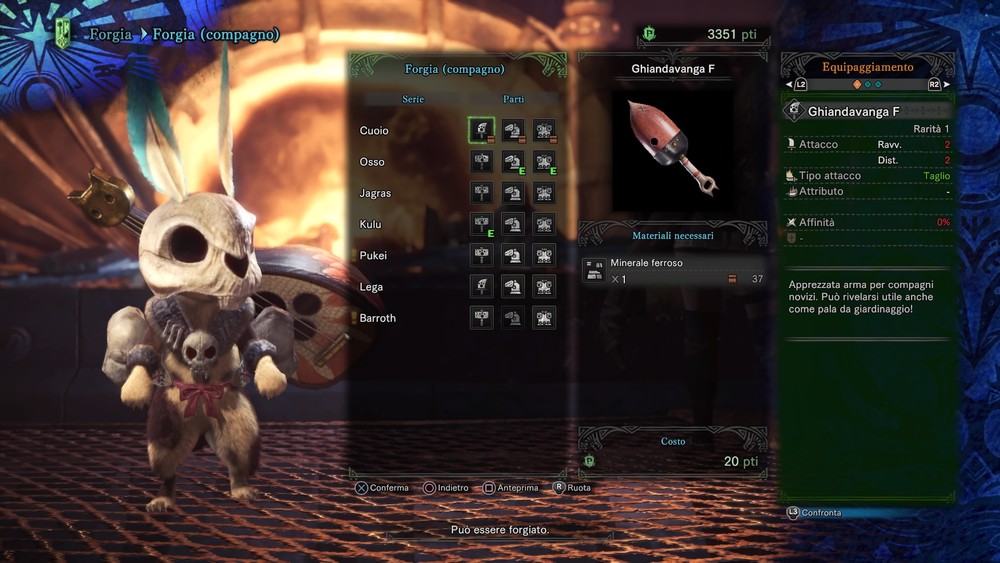Choose the Jagras series helmet icon
1000x563 pixels.
[x=513, y=193]
